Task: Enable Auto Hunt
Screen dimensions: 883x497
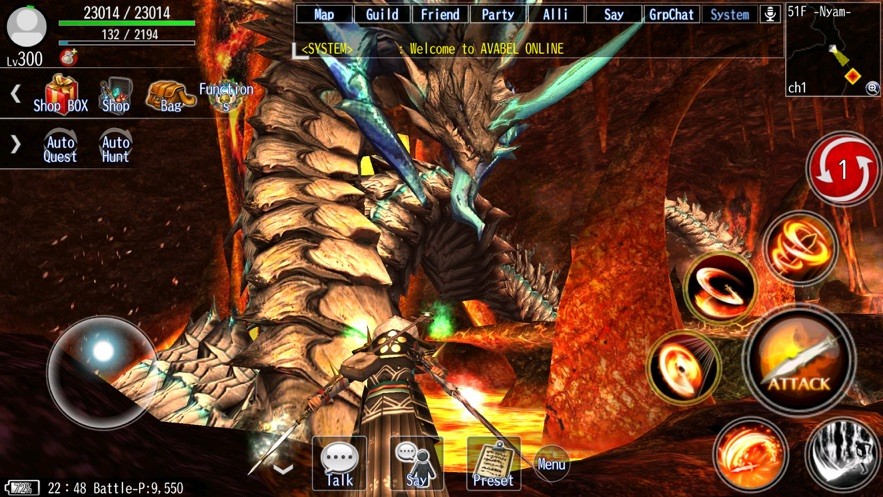Action: tap(115, 147)
